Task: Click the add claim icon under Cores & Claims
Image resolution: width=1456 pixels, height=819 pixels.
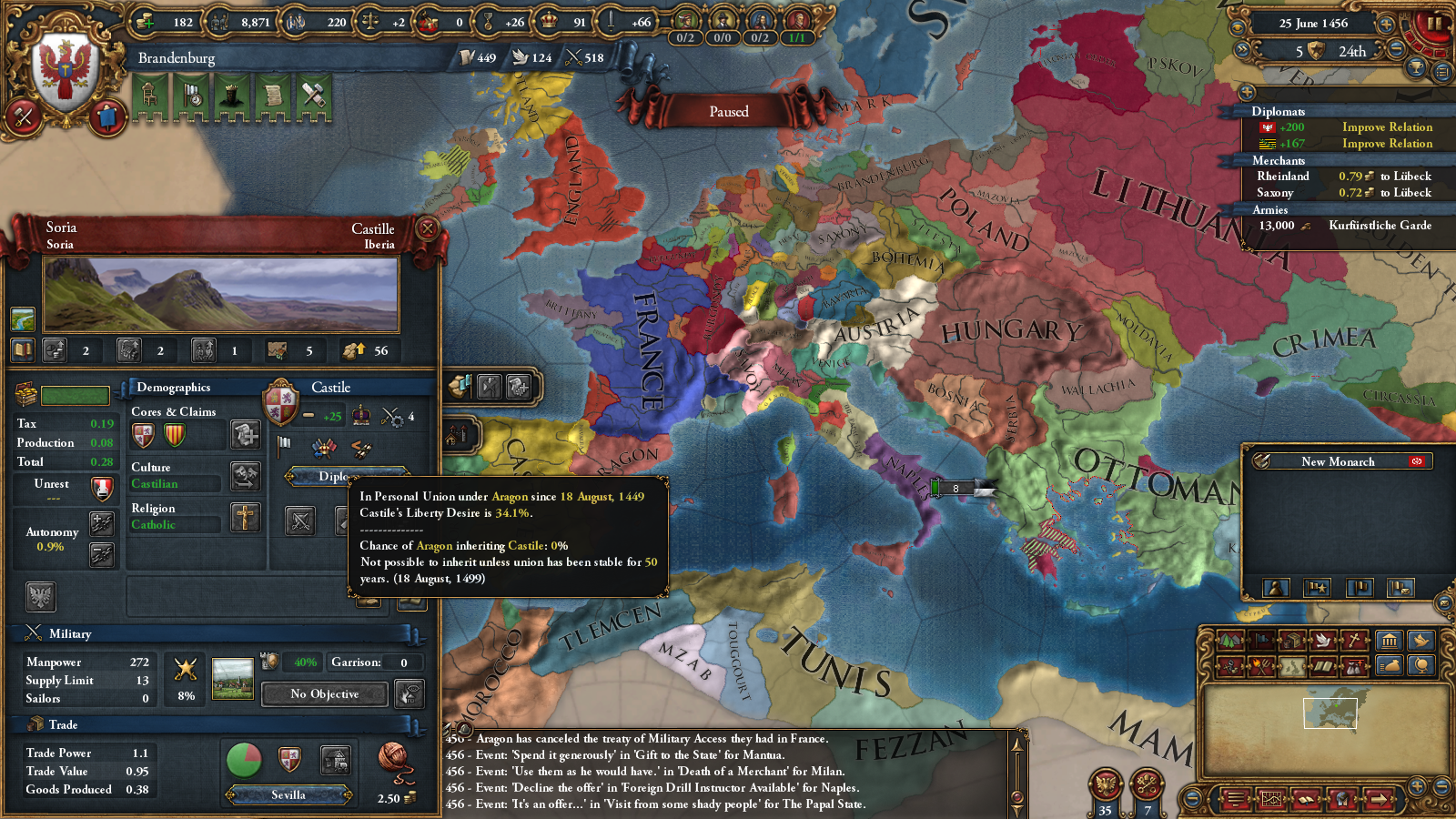Action: (x=245, y=435)
